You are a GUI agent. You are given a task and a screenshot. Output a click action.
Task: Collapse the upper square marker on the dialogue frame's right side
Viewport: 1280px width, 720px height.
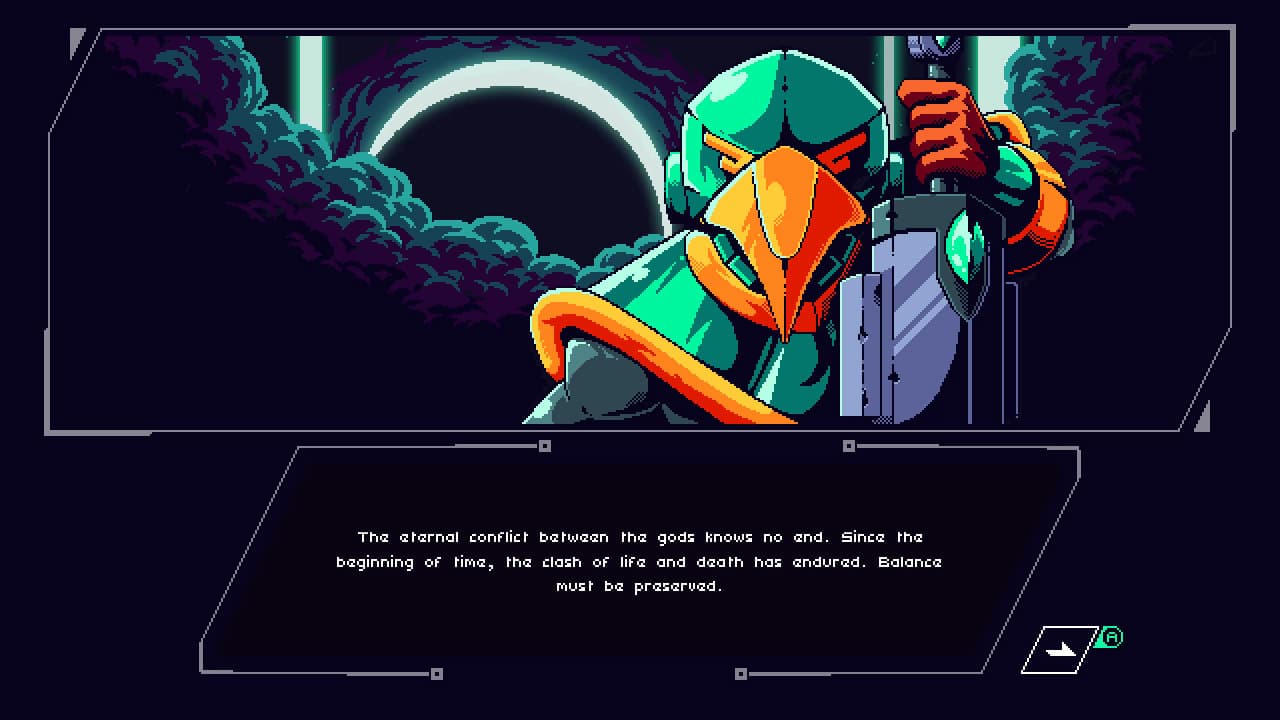coord(850,445)
